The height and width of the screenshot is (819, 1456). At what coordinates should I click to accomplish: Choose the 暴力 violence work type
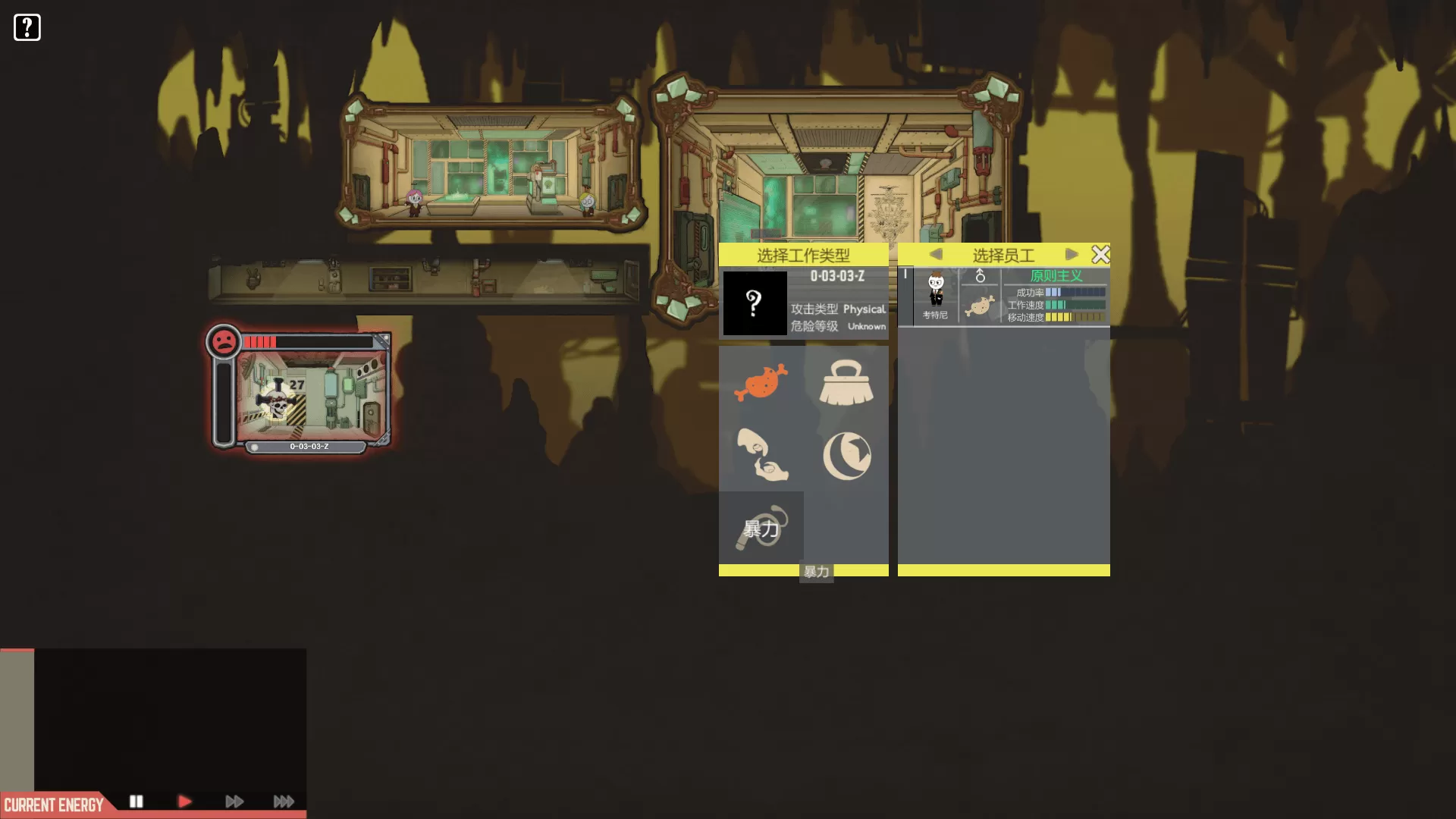761,528
